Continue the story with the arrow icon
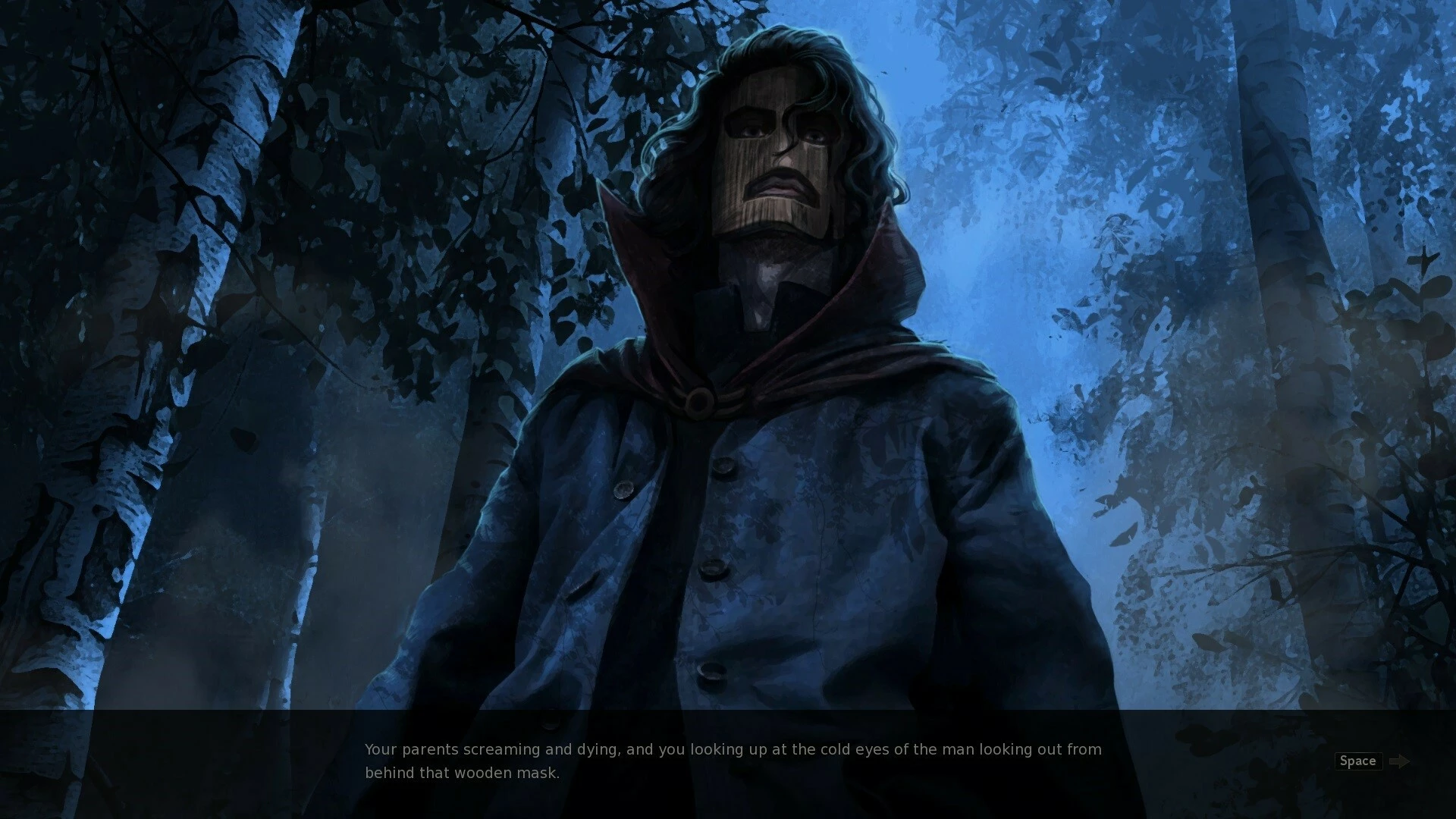Screen dimensions: 1456x819 (x=1399, y=761)
